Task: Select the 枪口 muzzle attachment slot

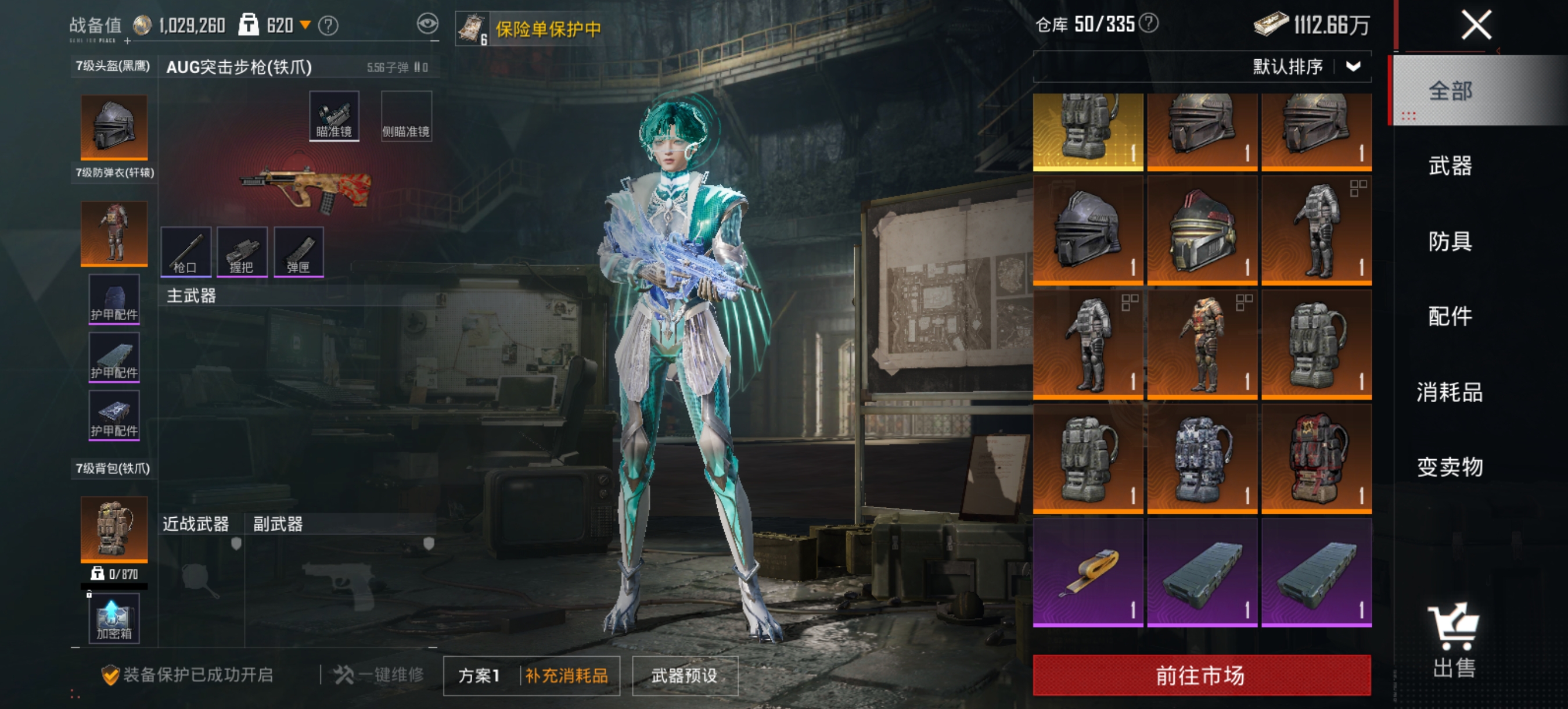Action: pyautogui.click(x=186, y=252)
